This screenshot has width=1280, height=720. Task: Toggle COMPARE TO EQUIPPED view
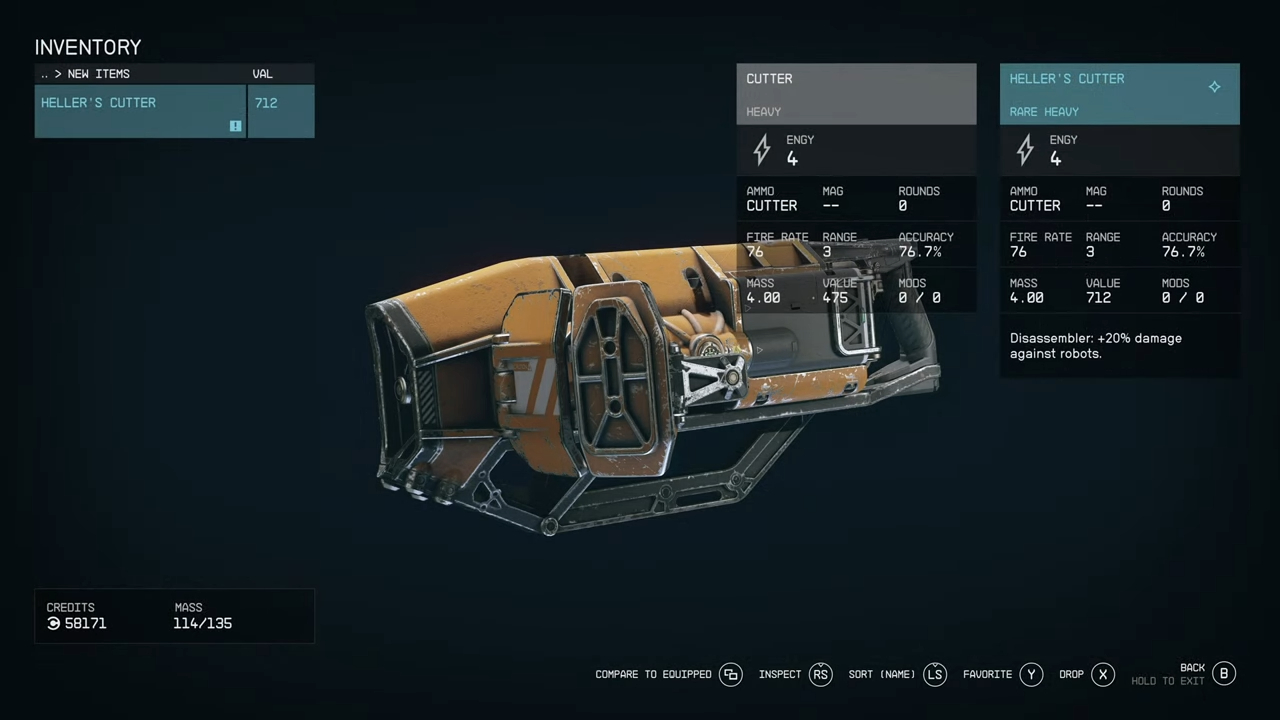pyautogui.click(x=652, y=674)
